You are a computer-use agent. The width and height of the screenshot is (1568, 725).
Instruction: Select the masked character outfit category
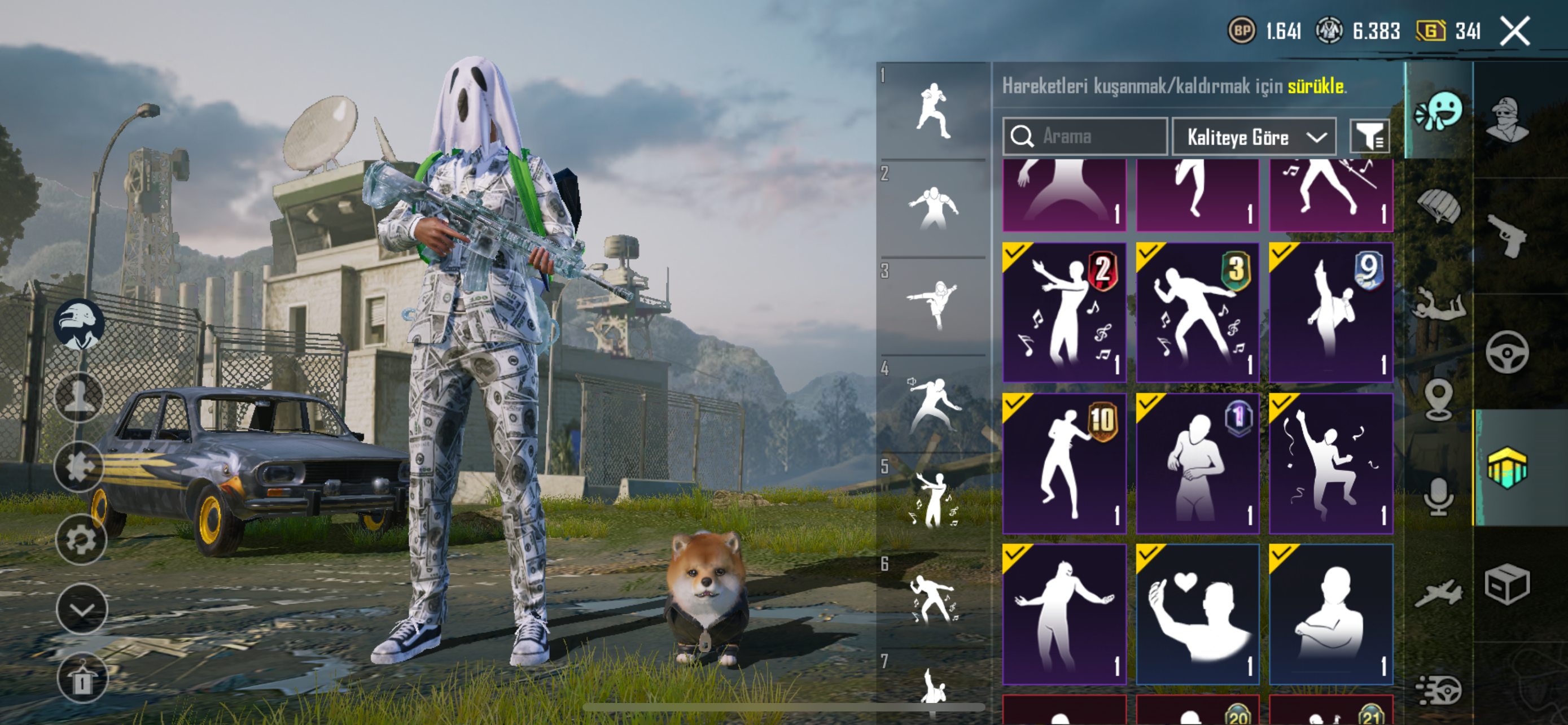click(1506, 119)
